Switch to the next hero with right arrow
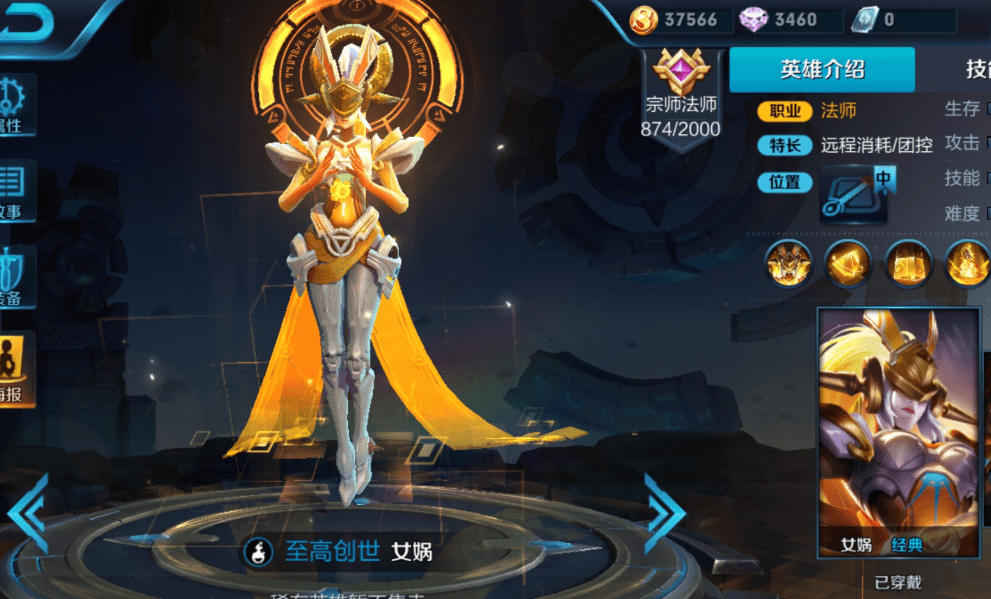This screenshot has height=599, width=991. pyautogui.click(x=664, y=513)
